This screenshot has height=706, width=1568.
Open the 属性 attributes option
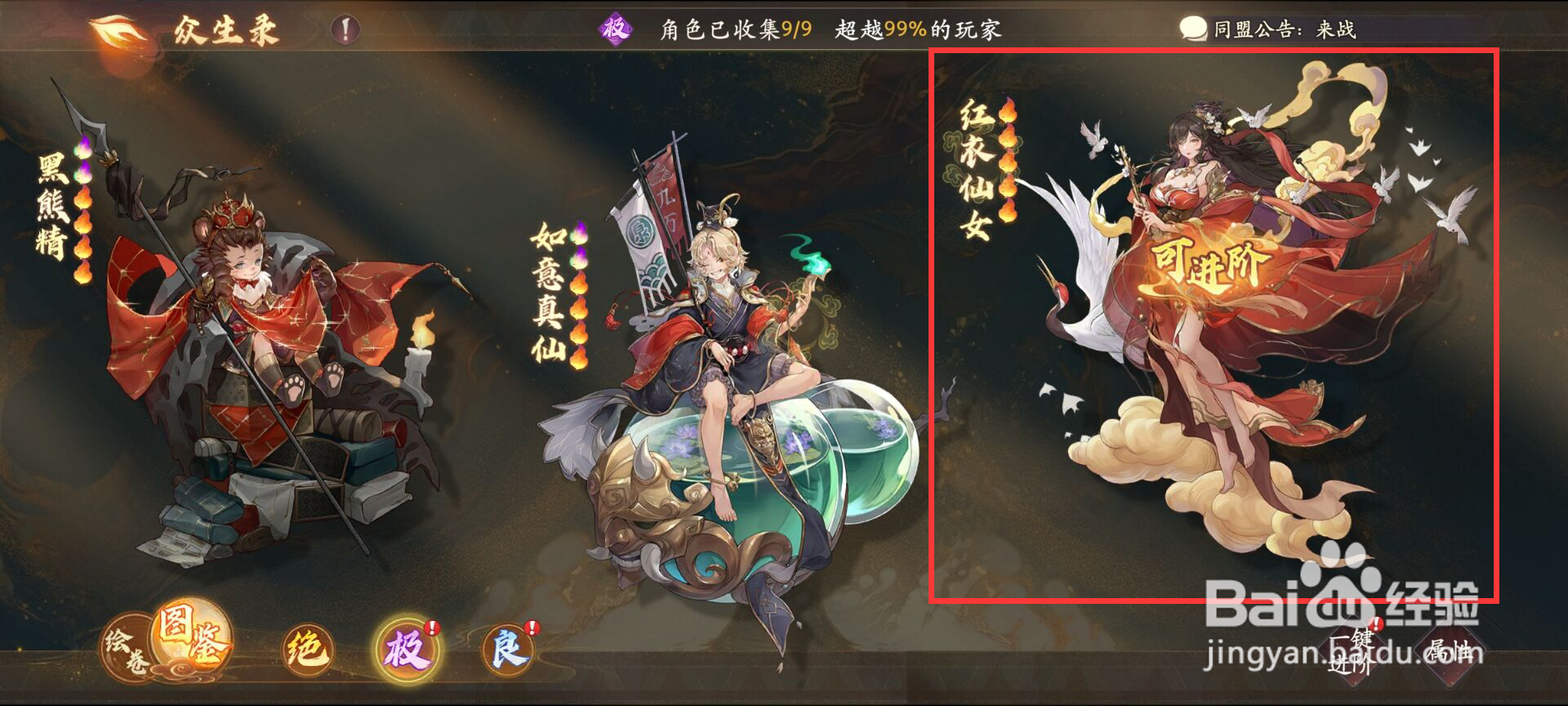(x=1452, y=654)
